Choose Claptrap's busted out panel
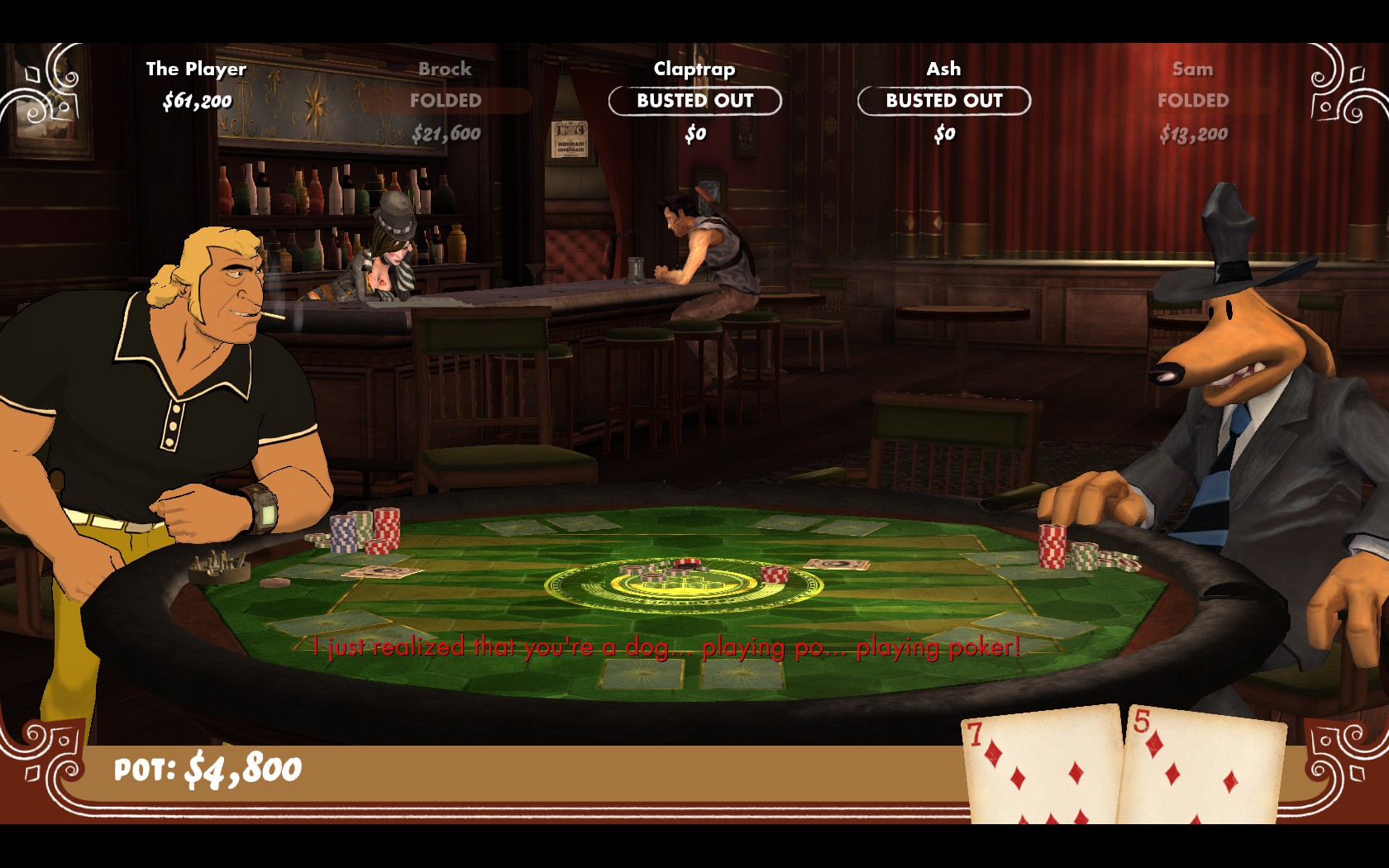1389x868 pixels. [694, 101]
